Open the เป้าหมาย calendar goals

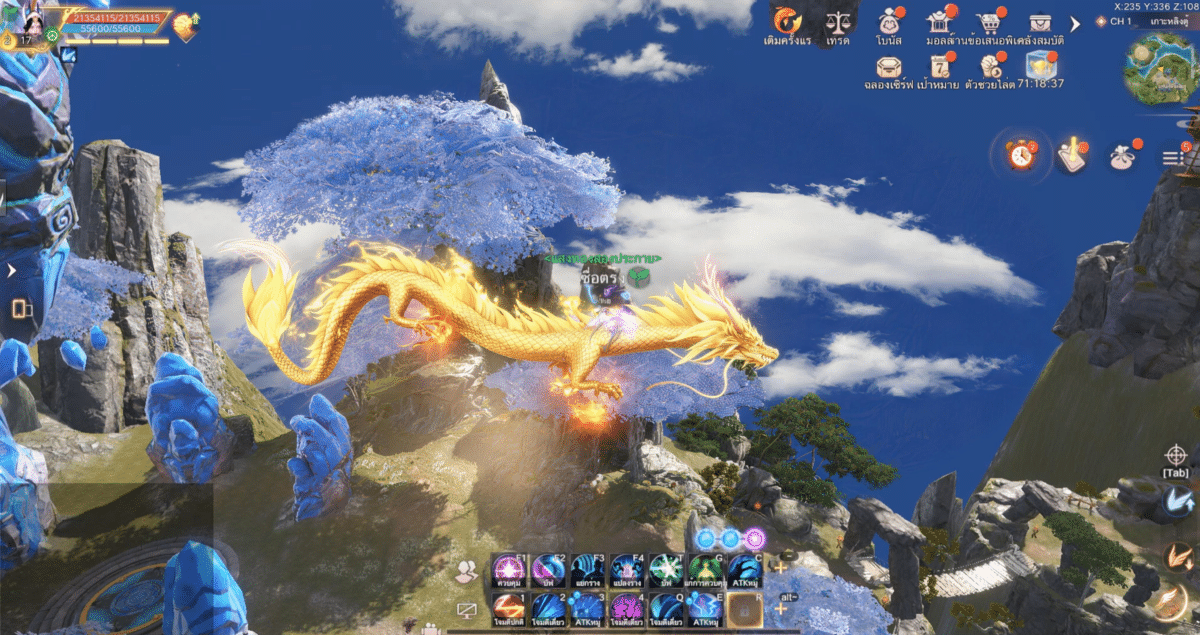(x=939, y=66)
